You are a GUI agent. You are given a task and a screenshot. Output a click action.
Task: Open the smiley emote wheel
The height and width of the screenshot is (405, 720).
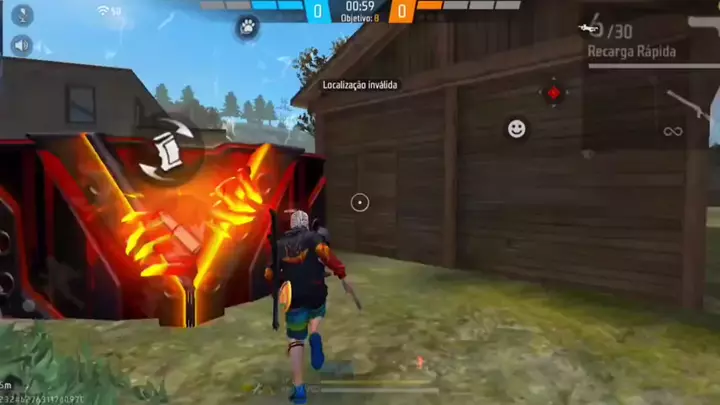pos(516,128)
